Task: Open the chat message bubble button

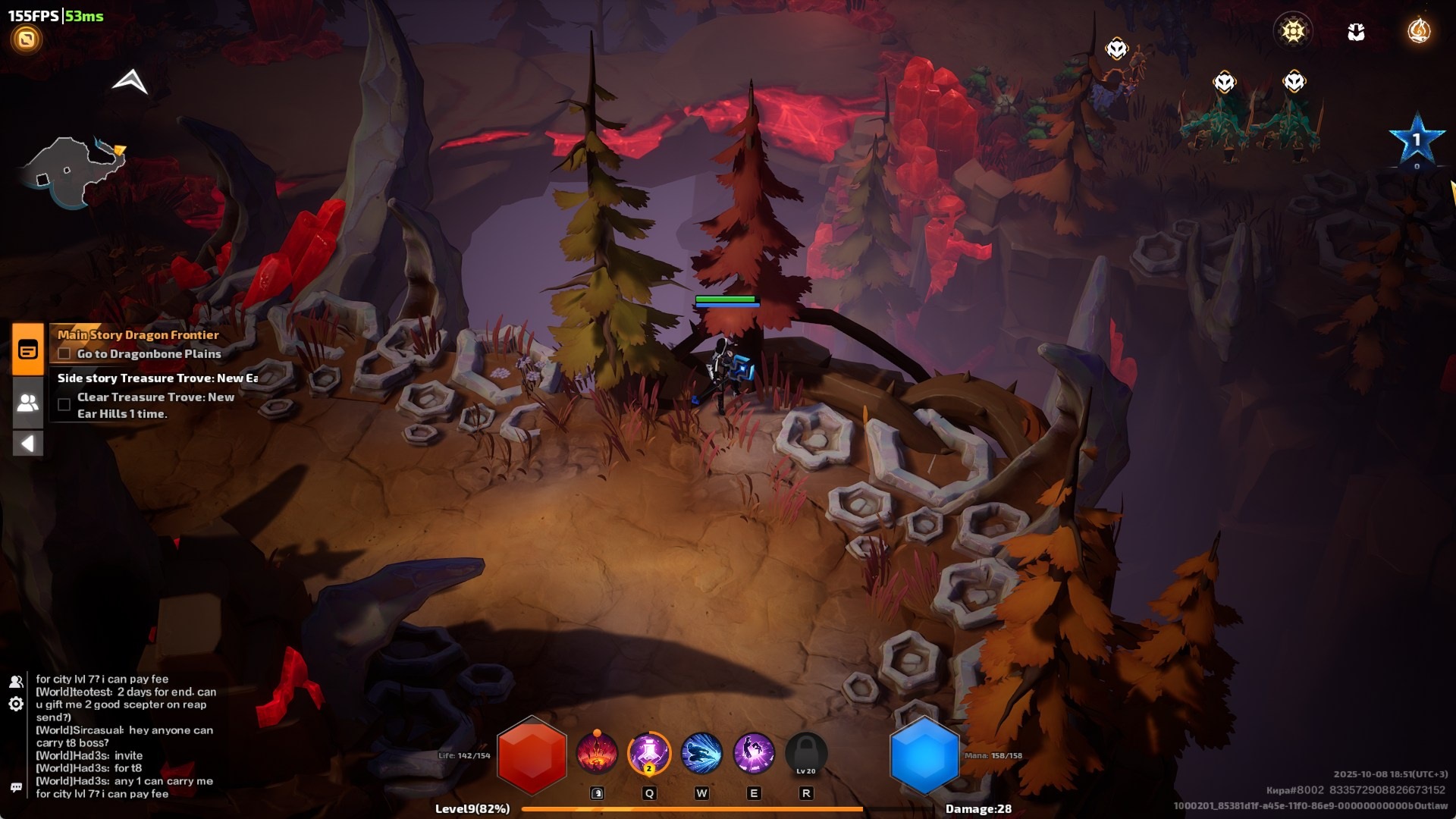Action: pos(16,787)
